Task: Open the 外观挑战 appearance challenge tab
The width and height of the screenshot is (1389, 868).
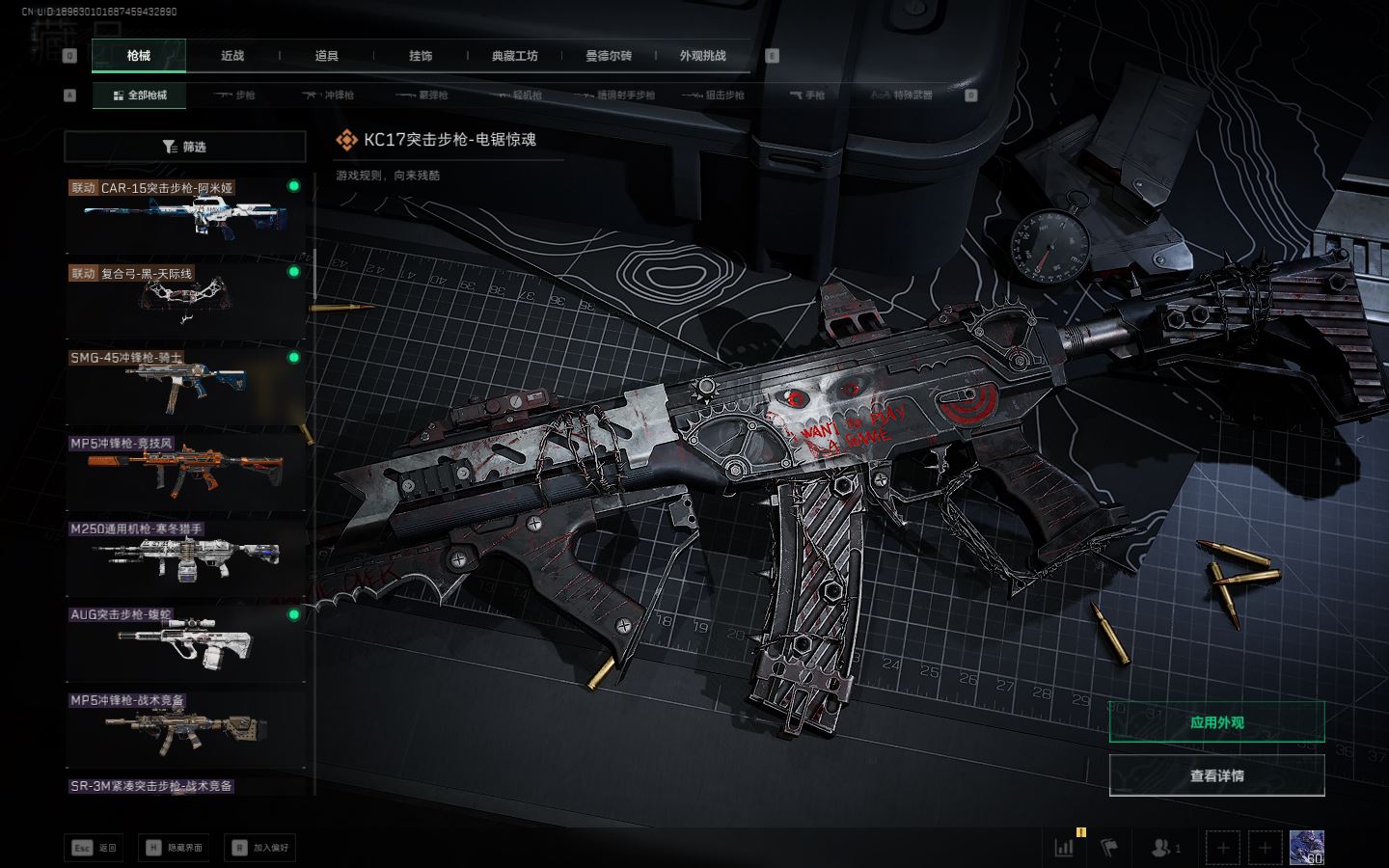Action: point(702,56)
